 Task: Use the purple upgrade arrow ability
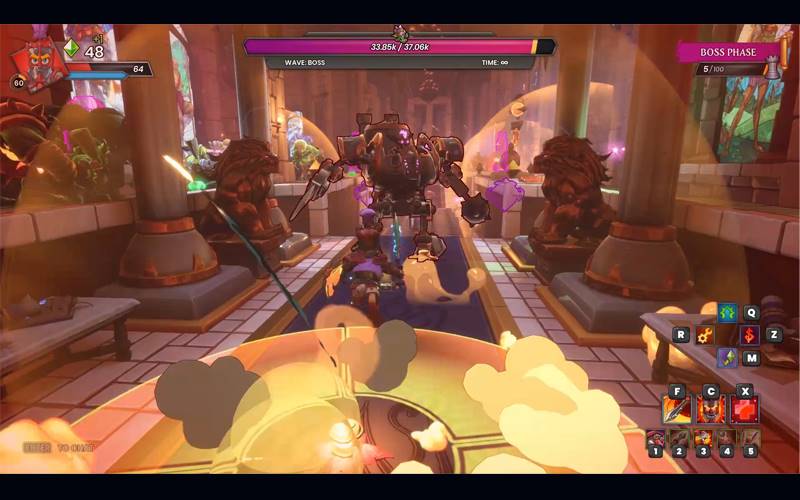727,357
